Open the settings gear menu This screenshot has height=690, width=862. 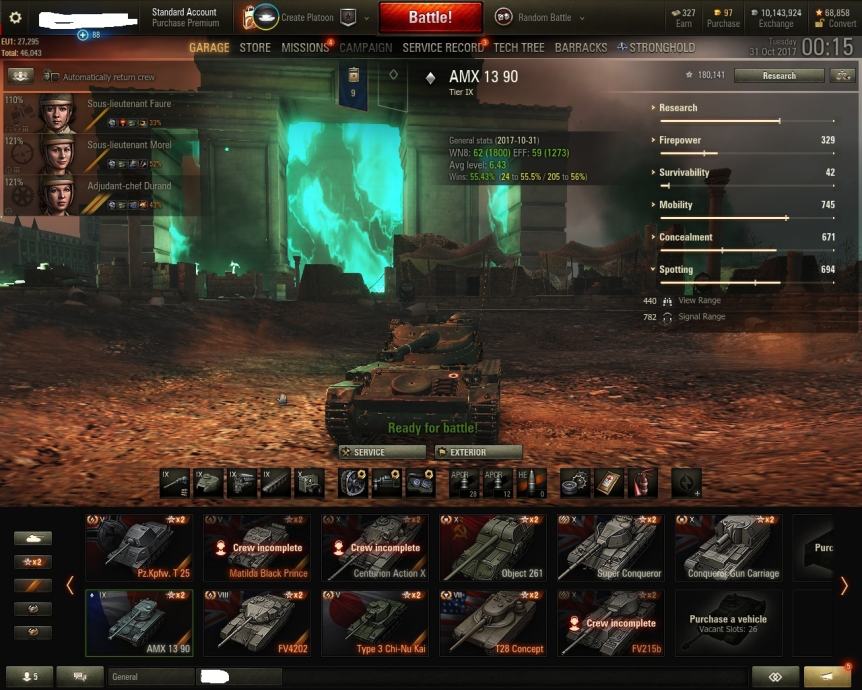click(x=15, y=18)
